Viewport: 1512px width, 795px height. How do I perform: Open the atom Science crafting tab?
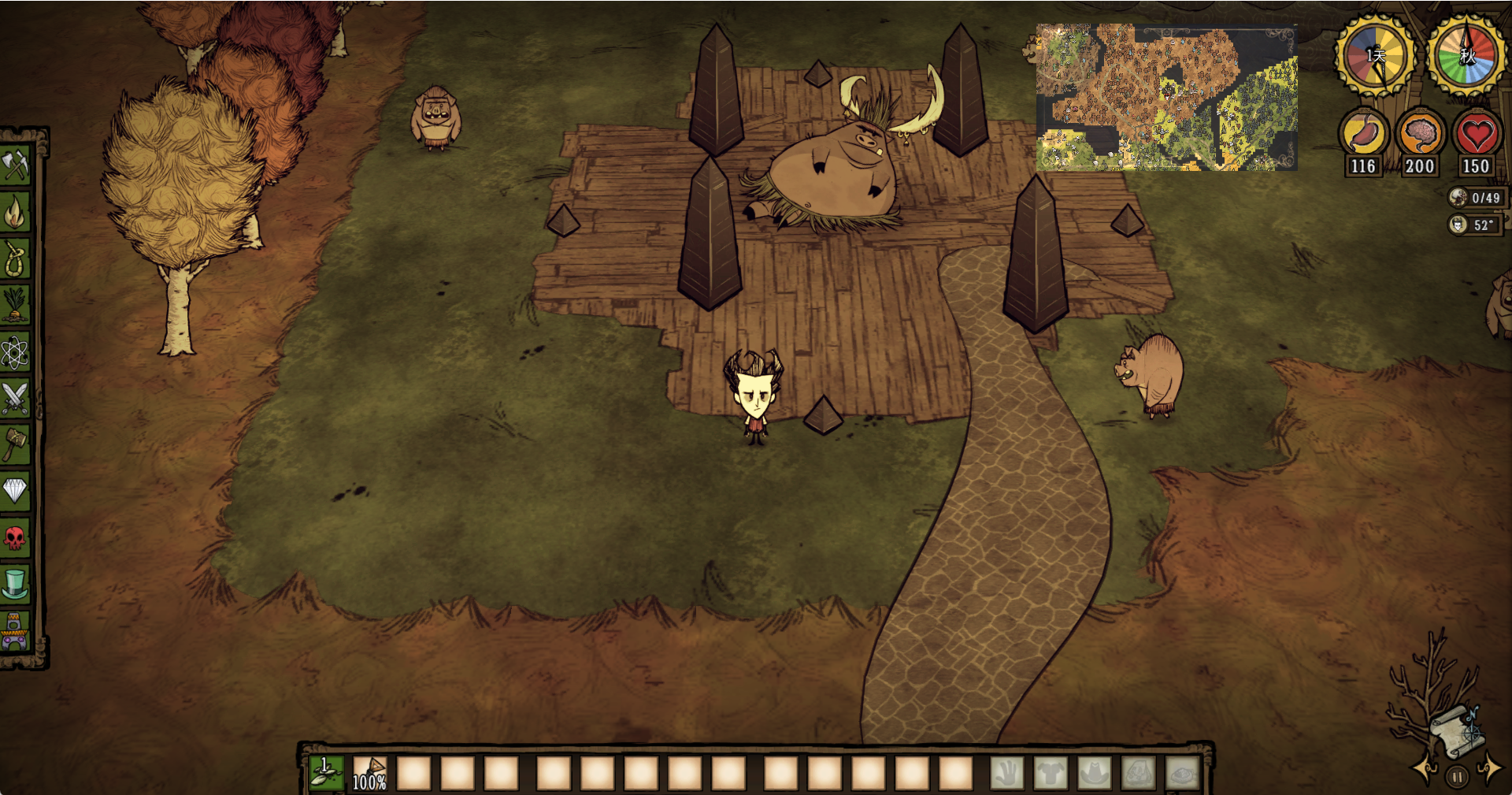coord(15,351)
